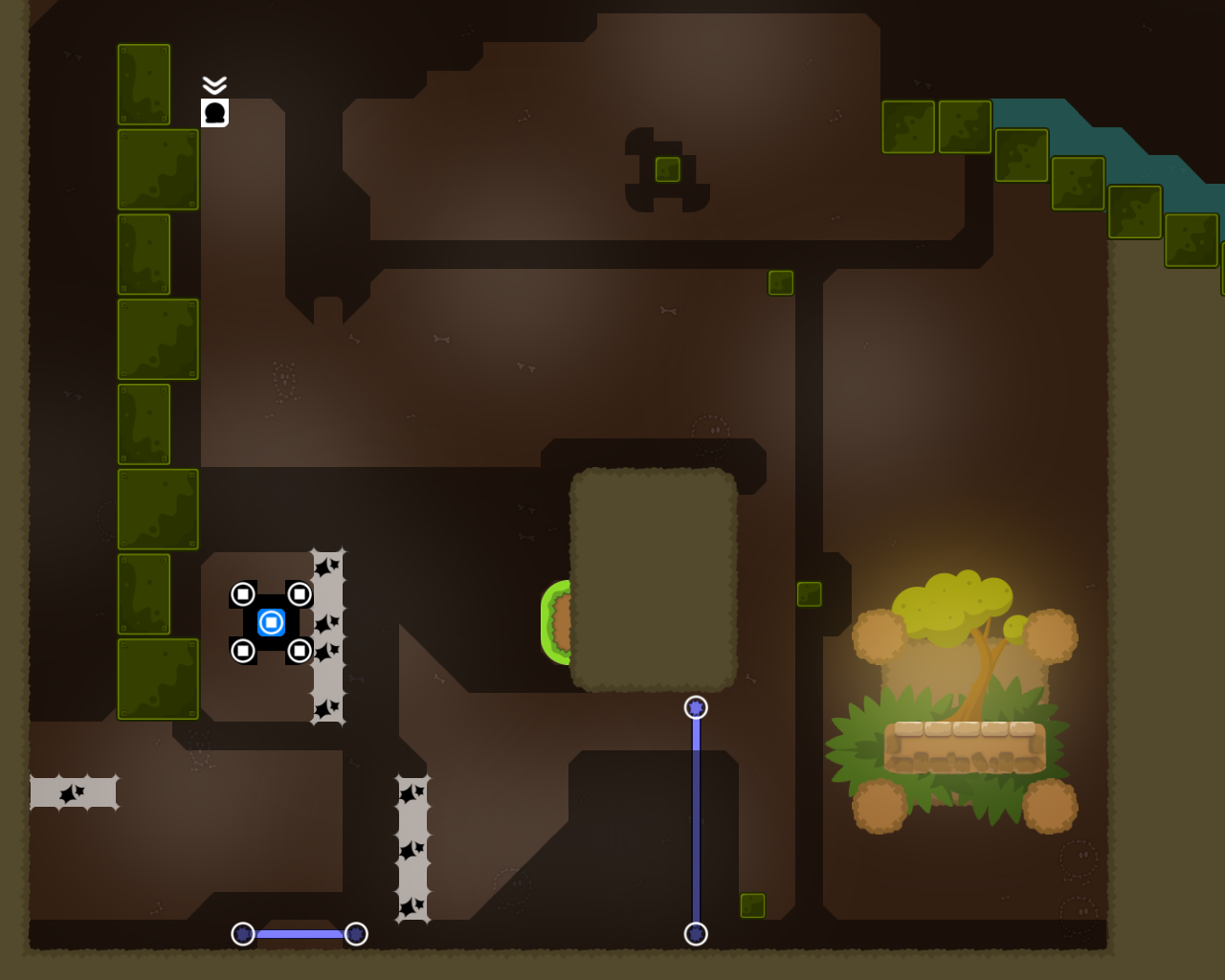Grab the lower-right corner handle of the selection
Viewport: 1225px width, 980px height.
click(300, 652)
